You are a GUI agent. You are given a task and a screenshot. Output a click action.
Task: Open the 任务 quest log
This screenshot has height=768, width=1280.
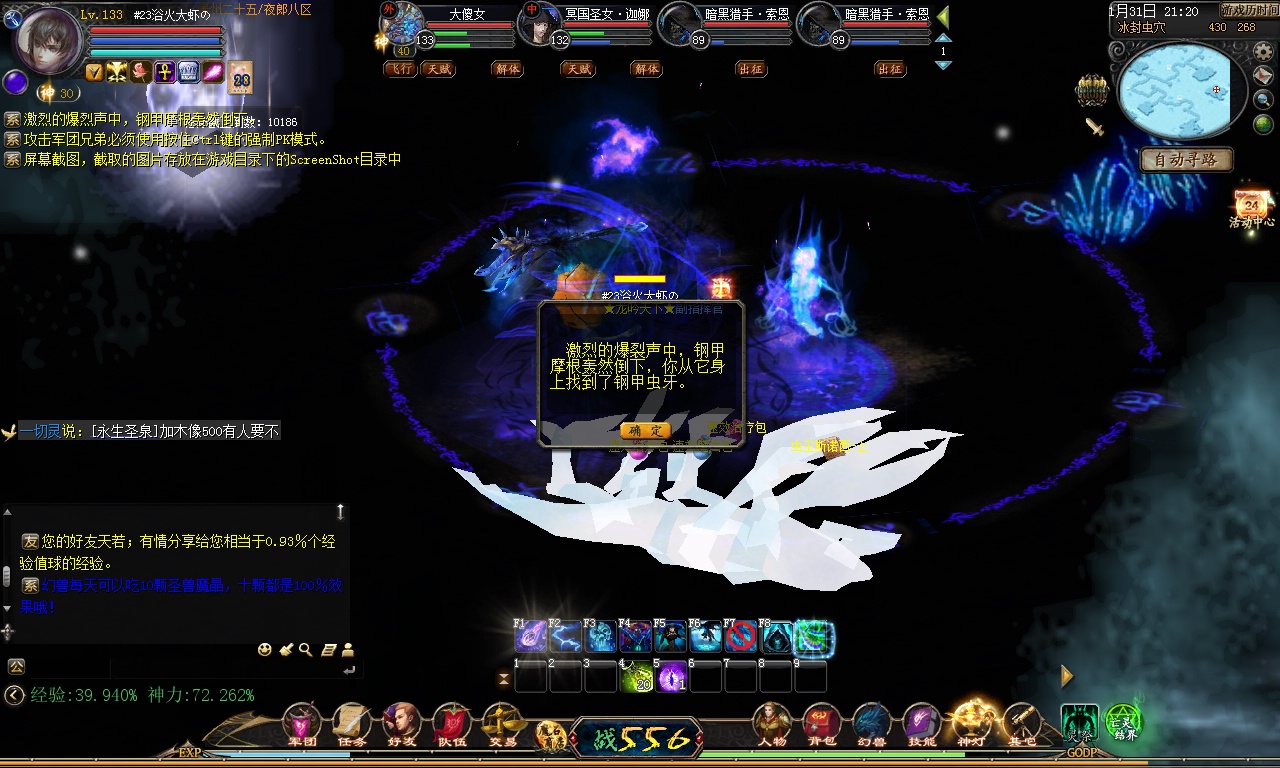click(x=352, y=724)
